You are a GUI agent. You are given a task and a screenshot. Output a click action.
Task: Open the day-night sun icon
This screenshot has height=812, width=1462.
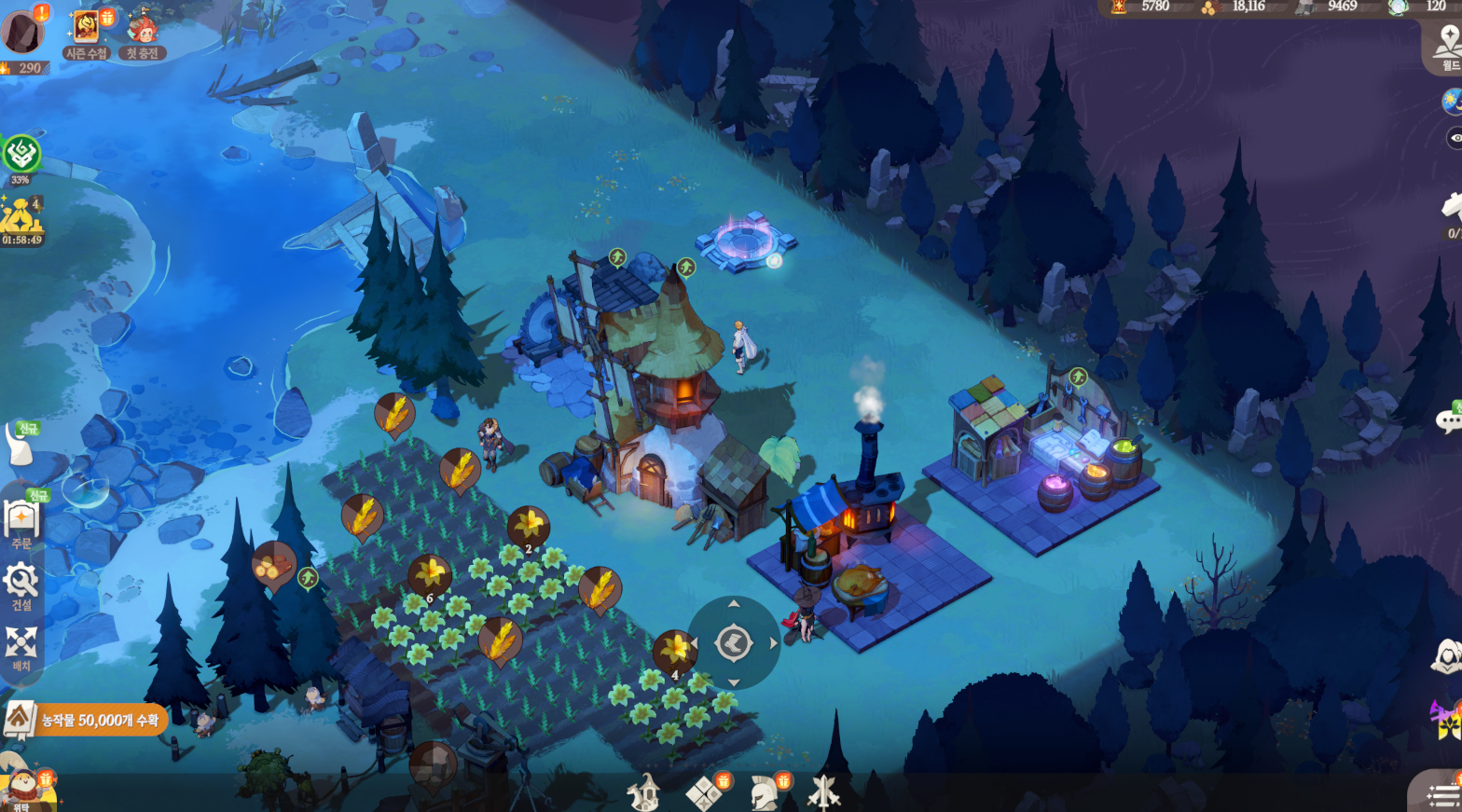1453,101
